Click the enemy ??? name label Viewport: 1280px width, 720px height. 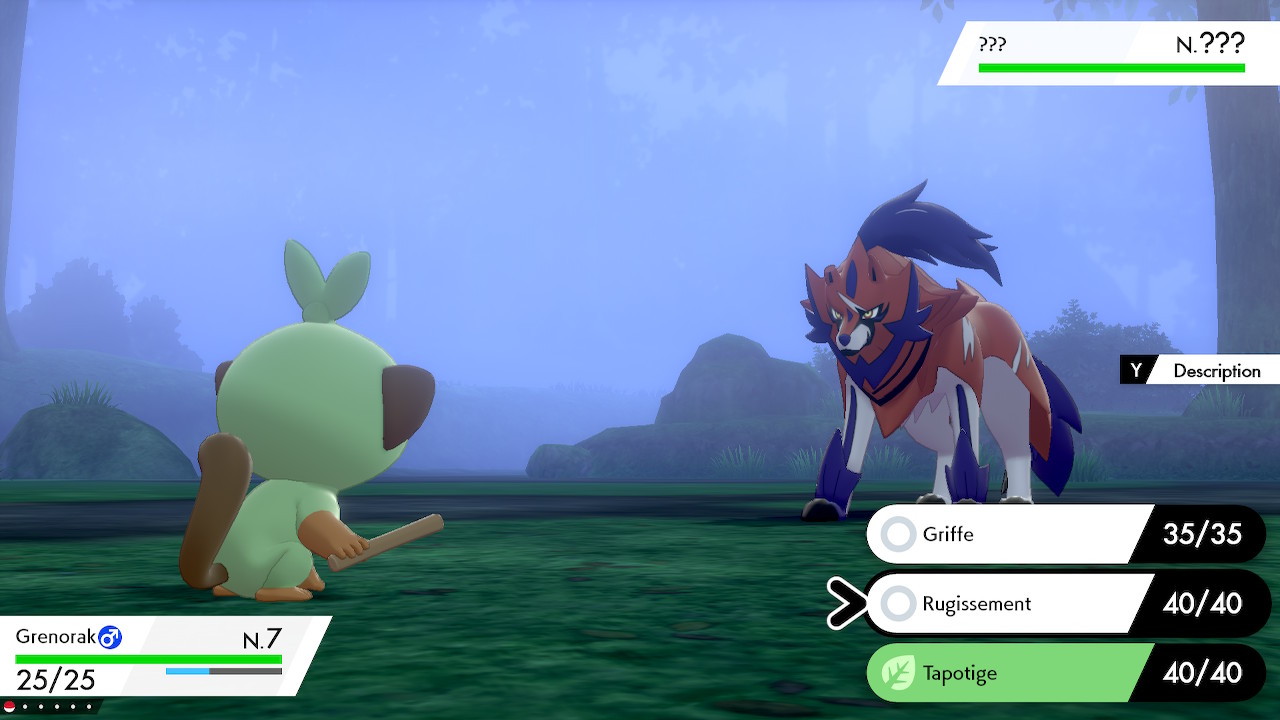pos(990,44)
